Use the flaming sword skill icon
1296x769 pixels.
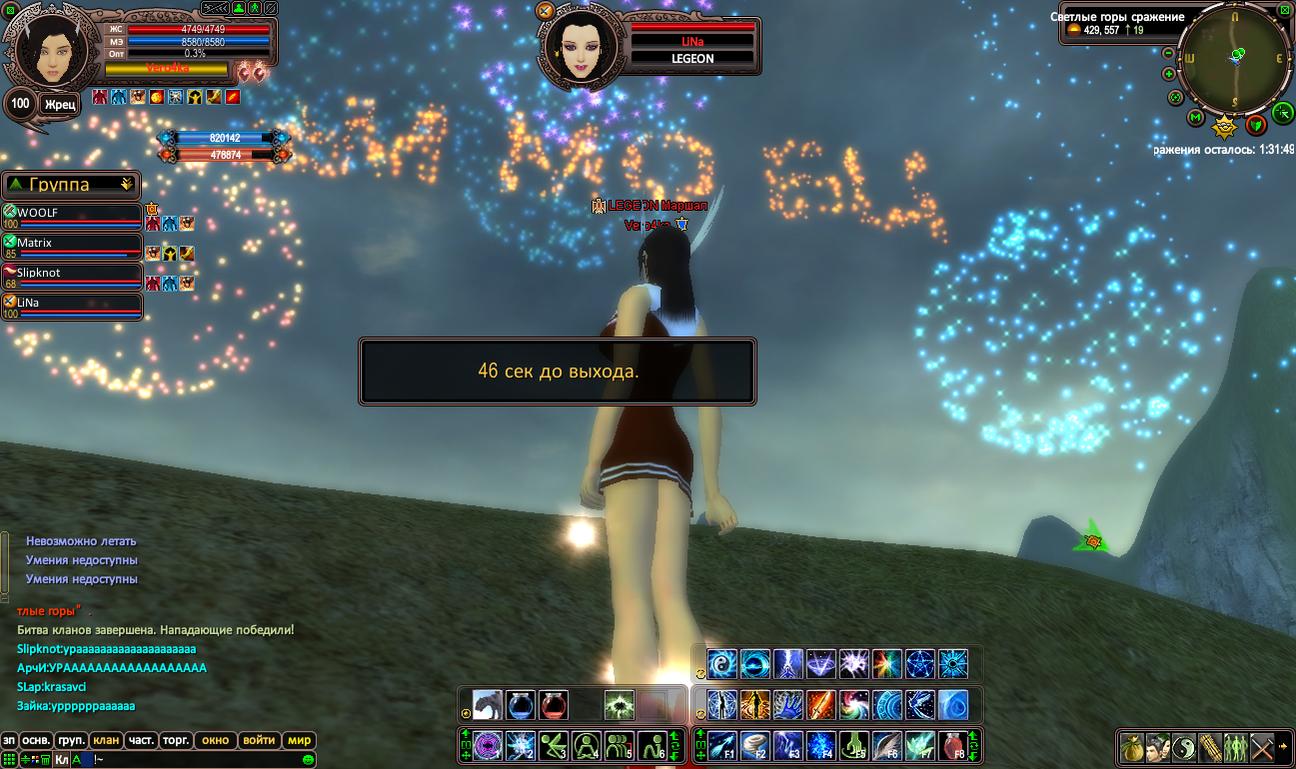point(821,705)
